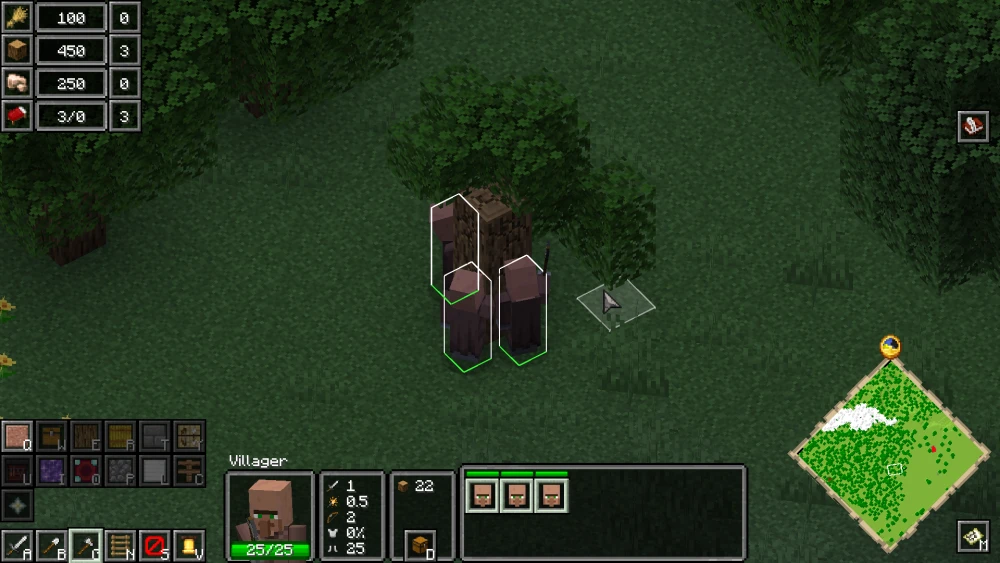Select the cobblestone building option
1000x563 pixels.
[120, 470]
